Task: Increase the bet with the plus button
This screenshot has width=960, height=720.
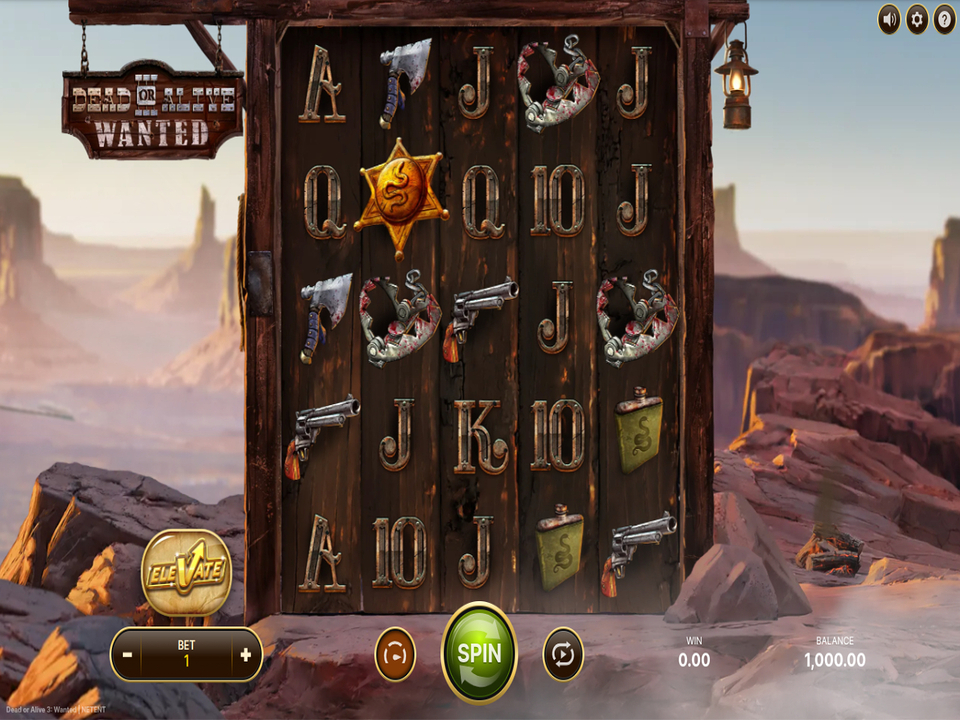Action: (x=245, y=655)
